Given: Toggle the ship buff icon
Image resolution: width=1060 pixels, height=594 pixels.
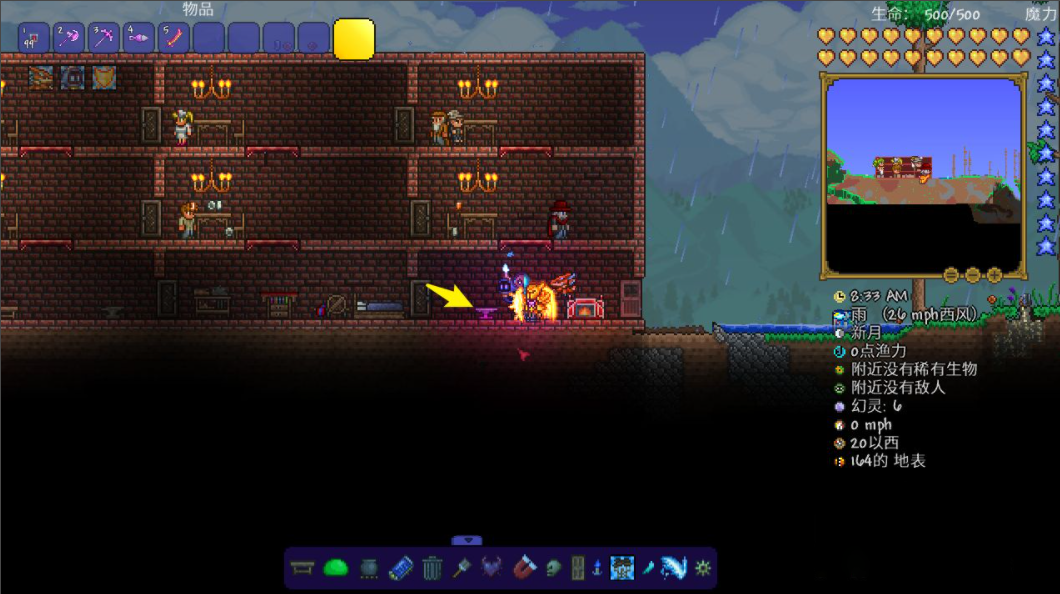Looking at the screenshot, I should pos(41,77).
